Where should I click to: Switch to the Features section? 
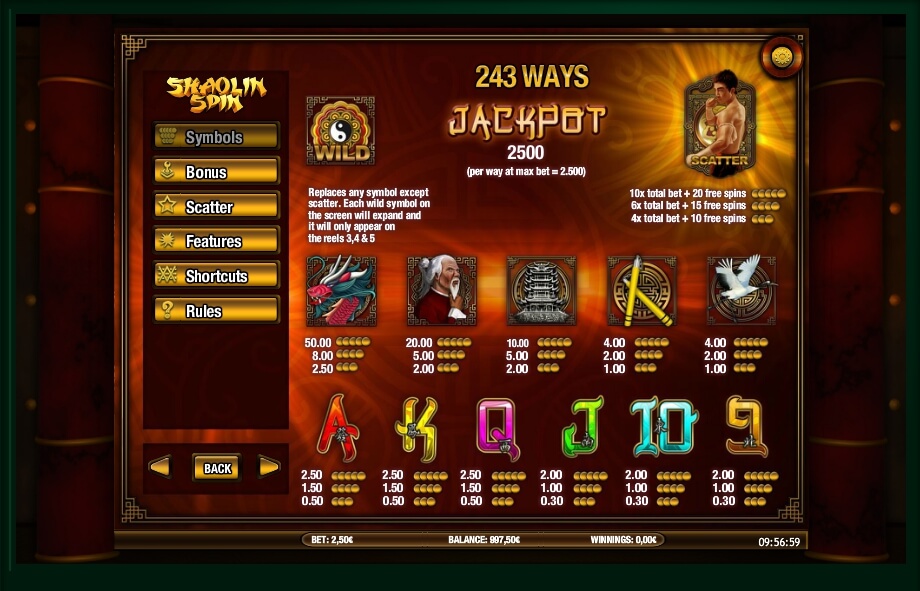[x=216, y=241]
